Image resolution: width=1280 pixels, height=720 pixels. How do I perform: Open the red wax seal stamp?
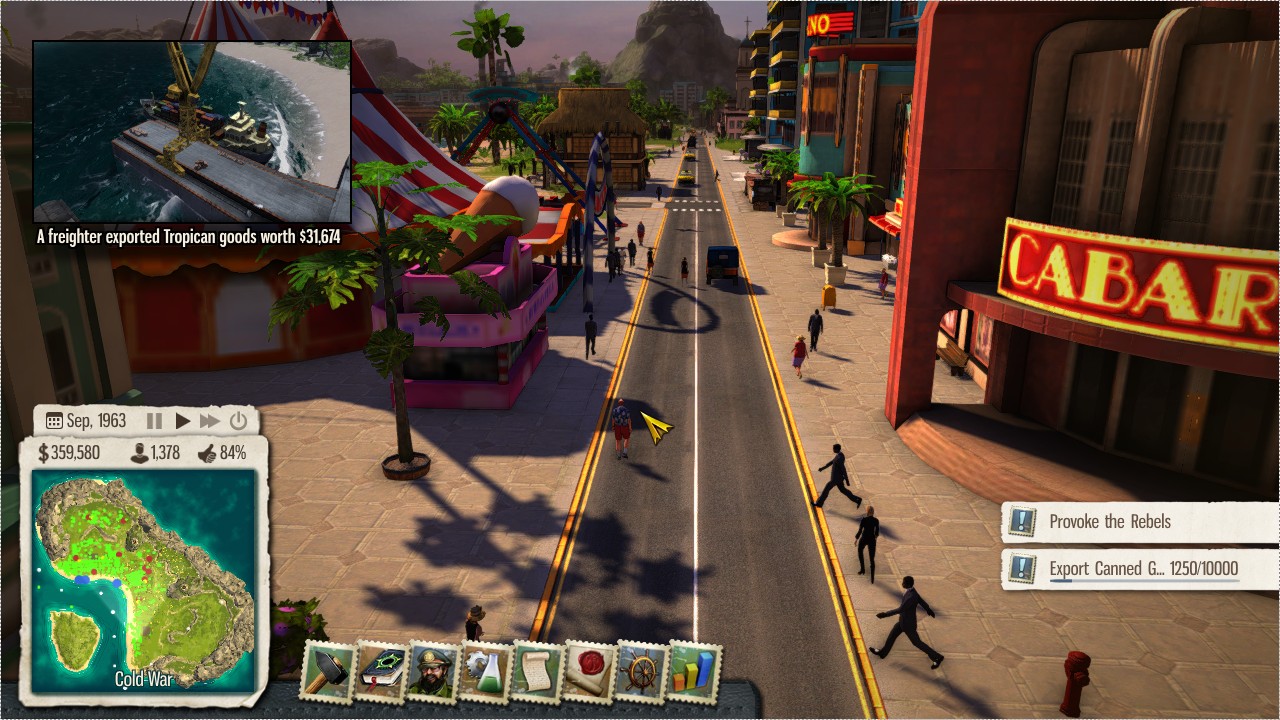590,671
